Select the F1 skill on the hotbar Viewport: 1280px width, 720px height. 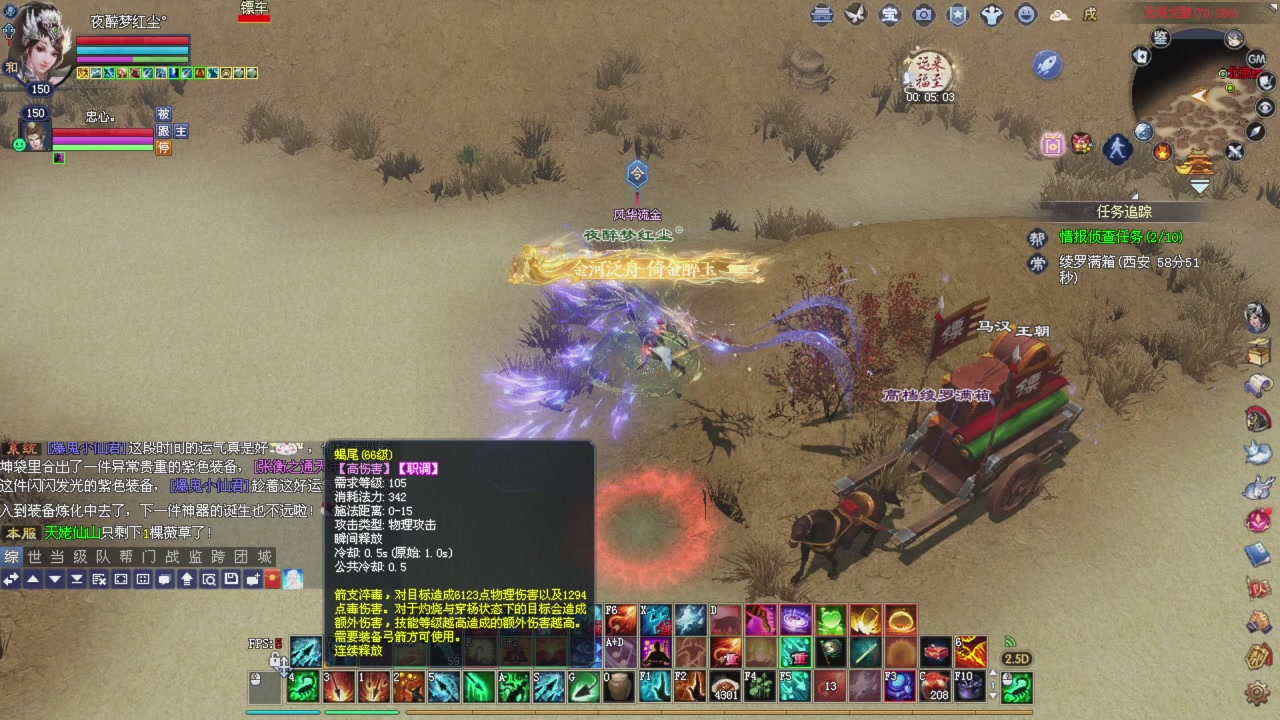point(654,688)
